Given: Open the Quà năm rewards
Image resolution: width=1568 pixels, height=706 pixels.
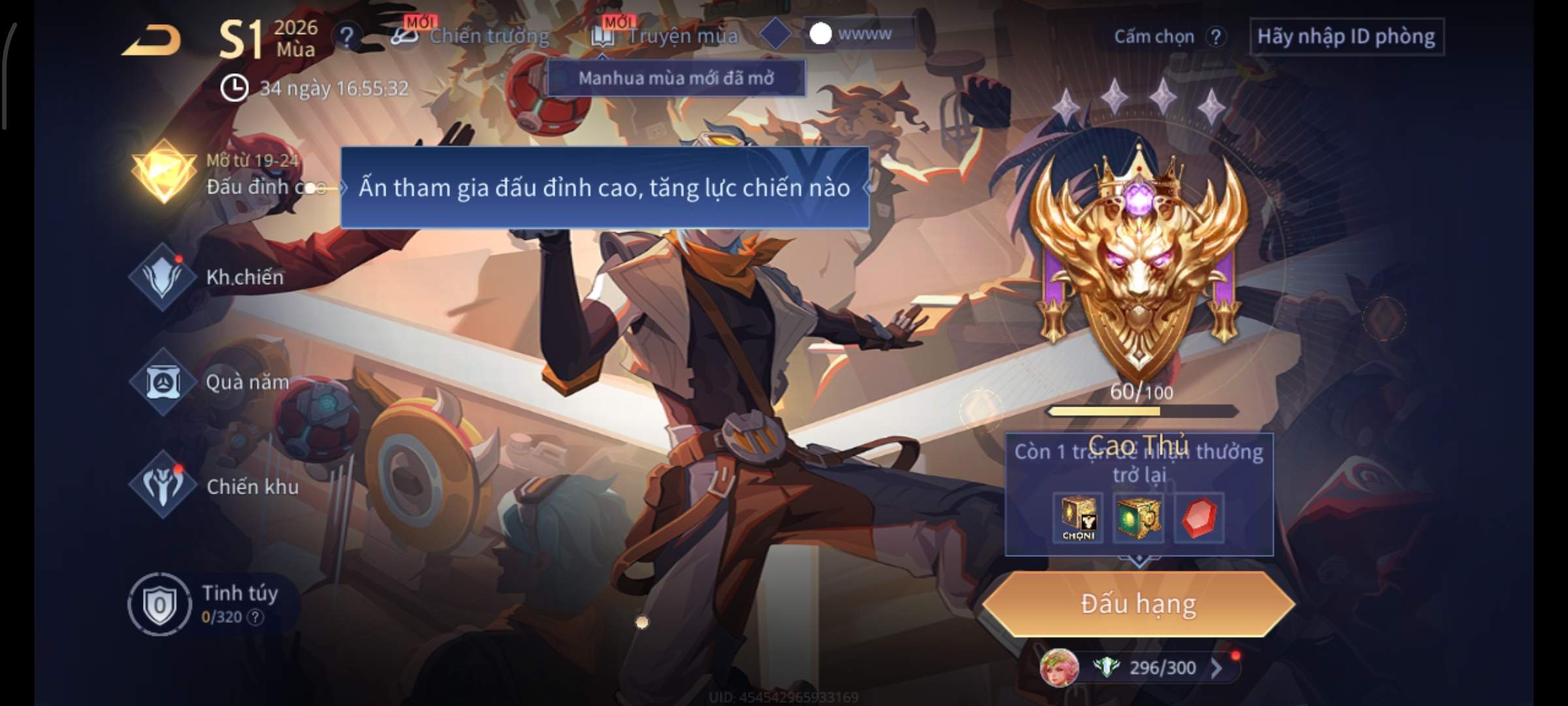Looking at the screenshot, I should click(163, 382).
